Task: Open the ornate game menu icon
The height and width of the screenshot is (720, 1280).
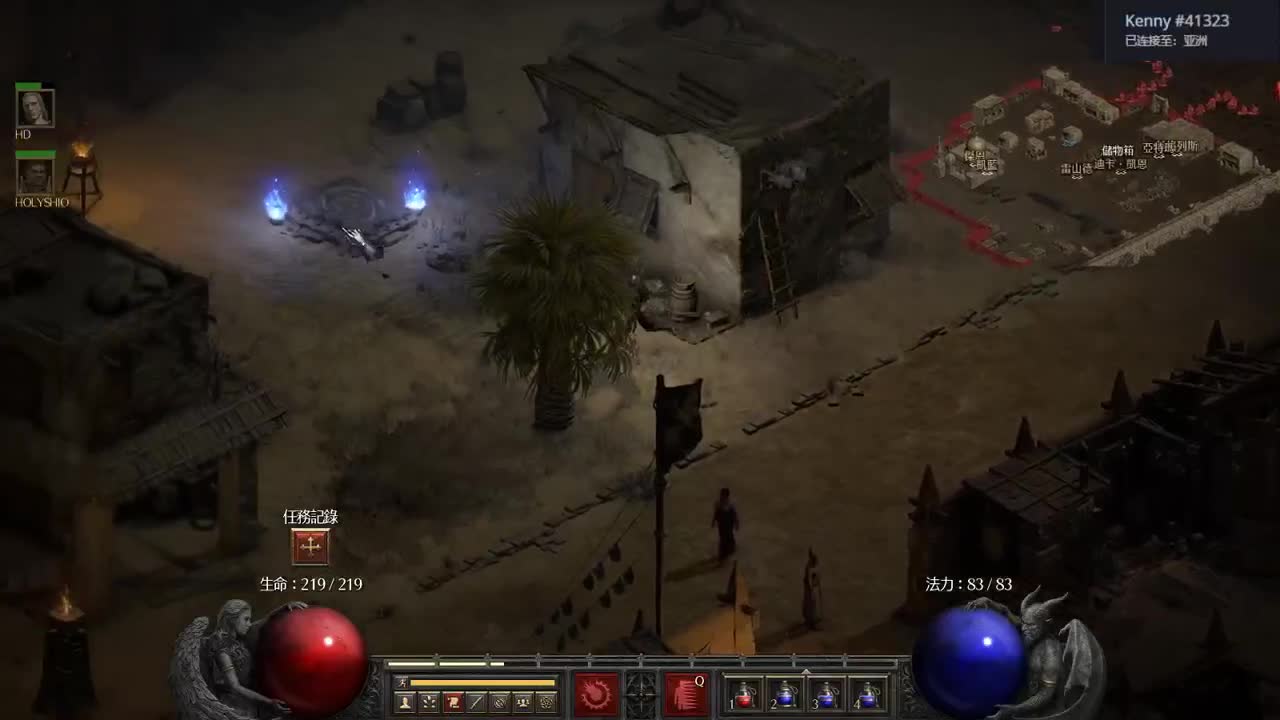Action: coord(547,700)
